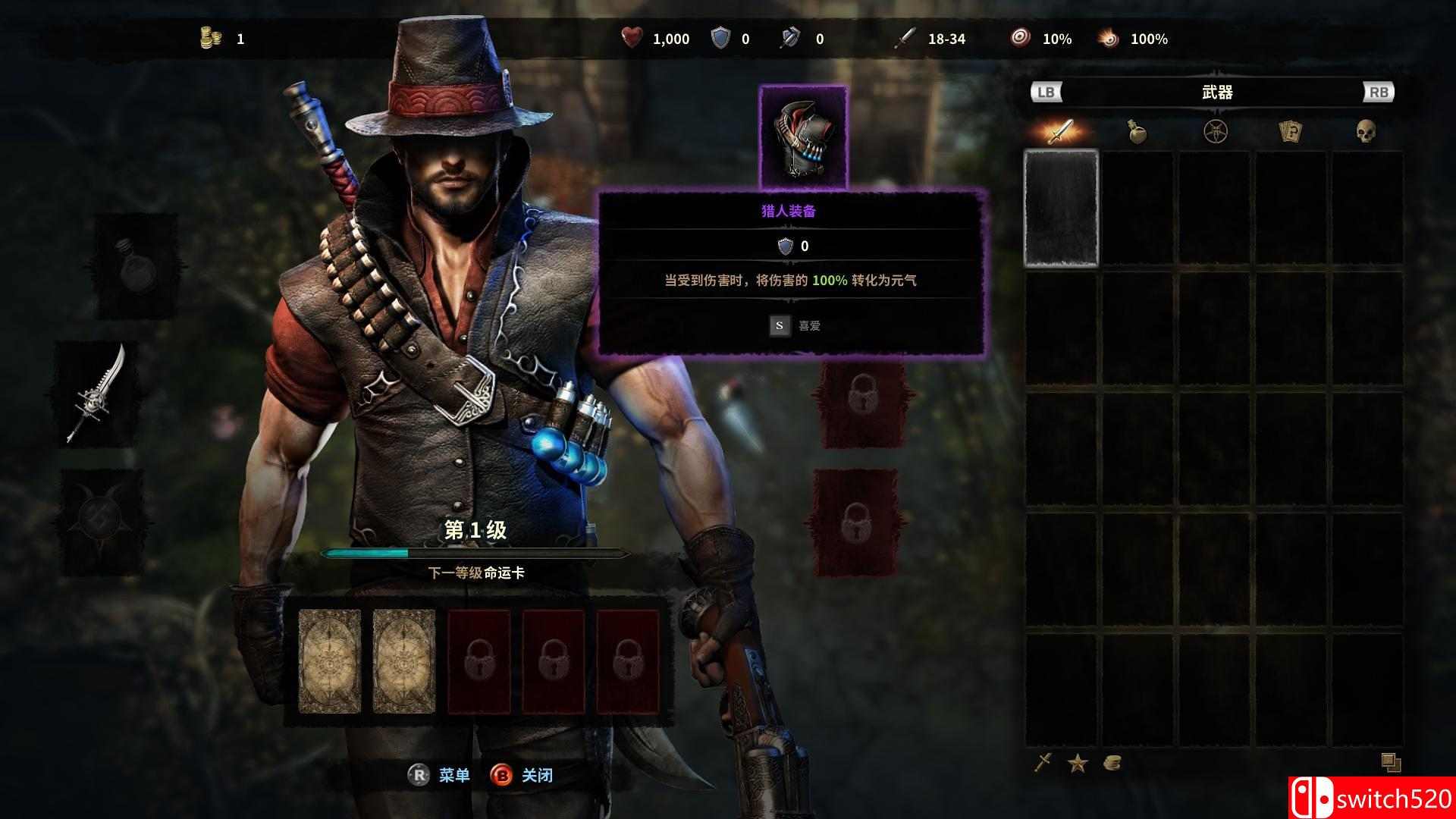The height and width of the screenshot is (819, 1456).
Task: Open the empty potion equipment slot
Action: [136, 265]
